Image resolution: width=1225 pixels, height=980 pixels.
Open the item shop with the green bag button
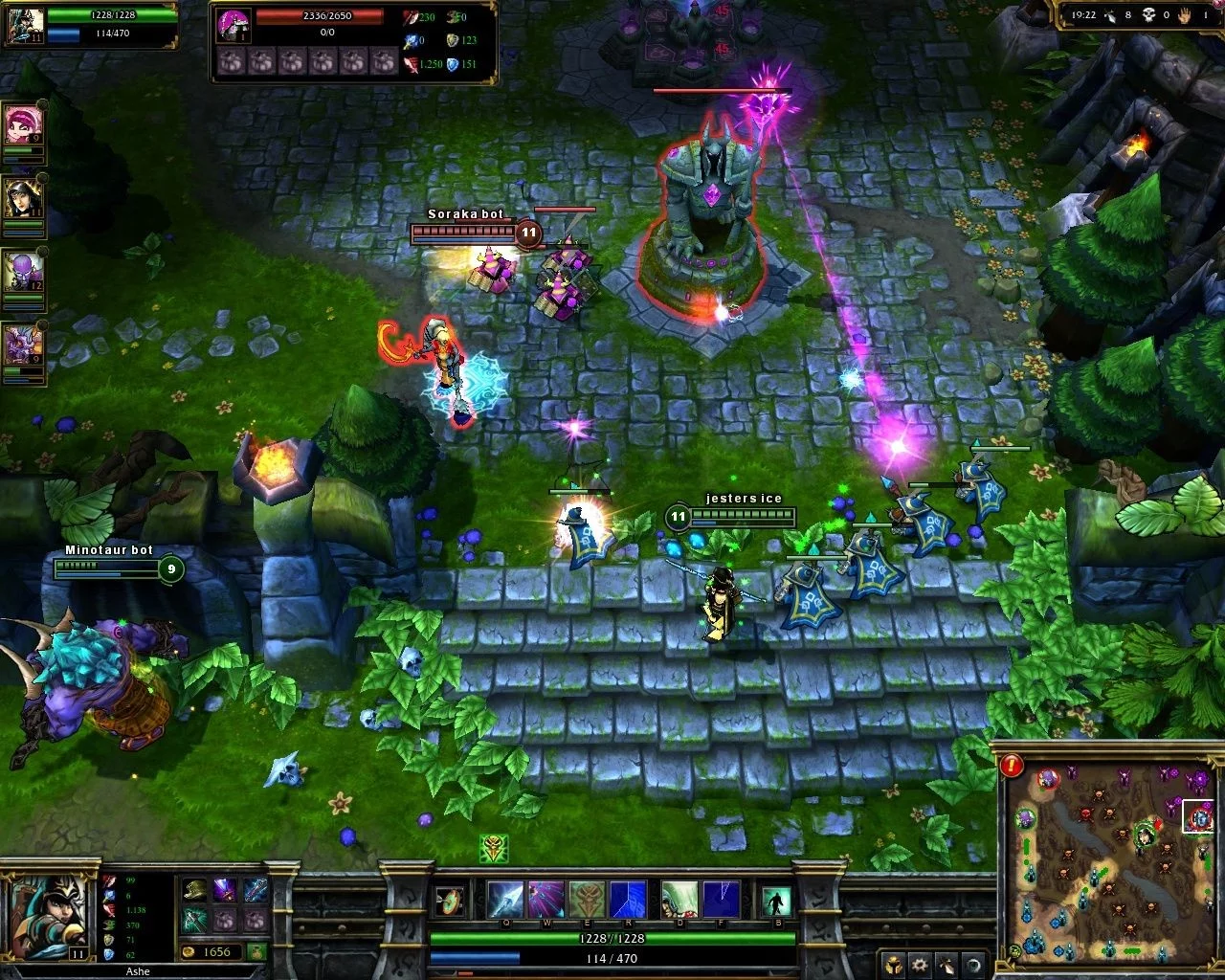pos(256,951)
